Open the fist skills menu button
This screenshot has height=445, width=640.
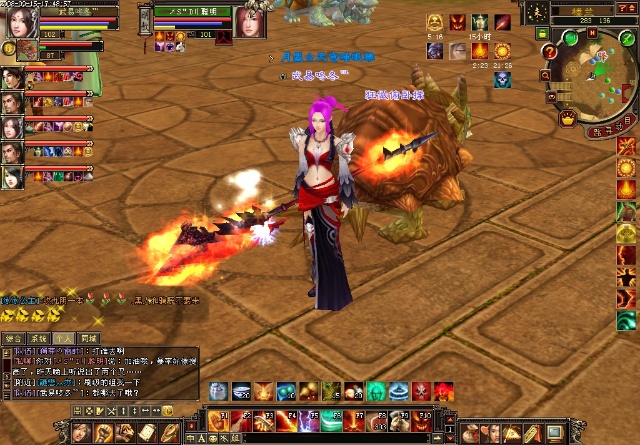tap(103, 432)
